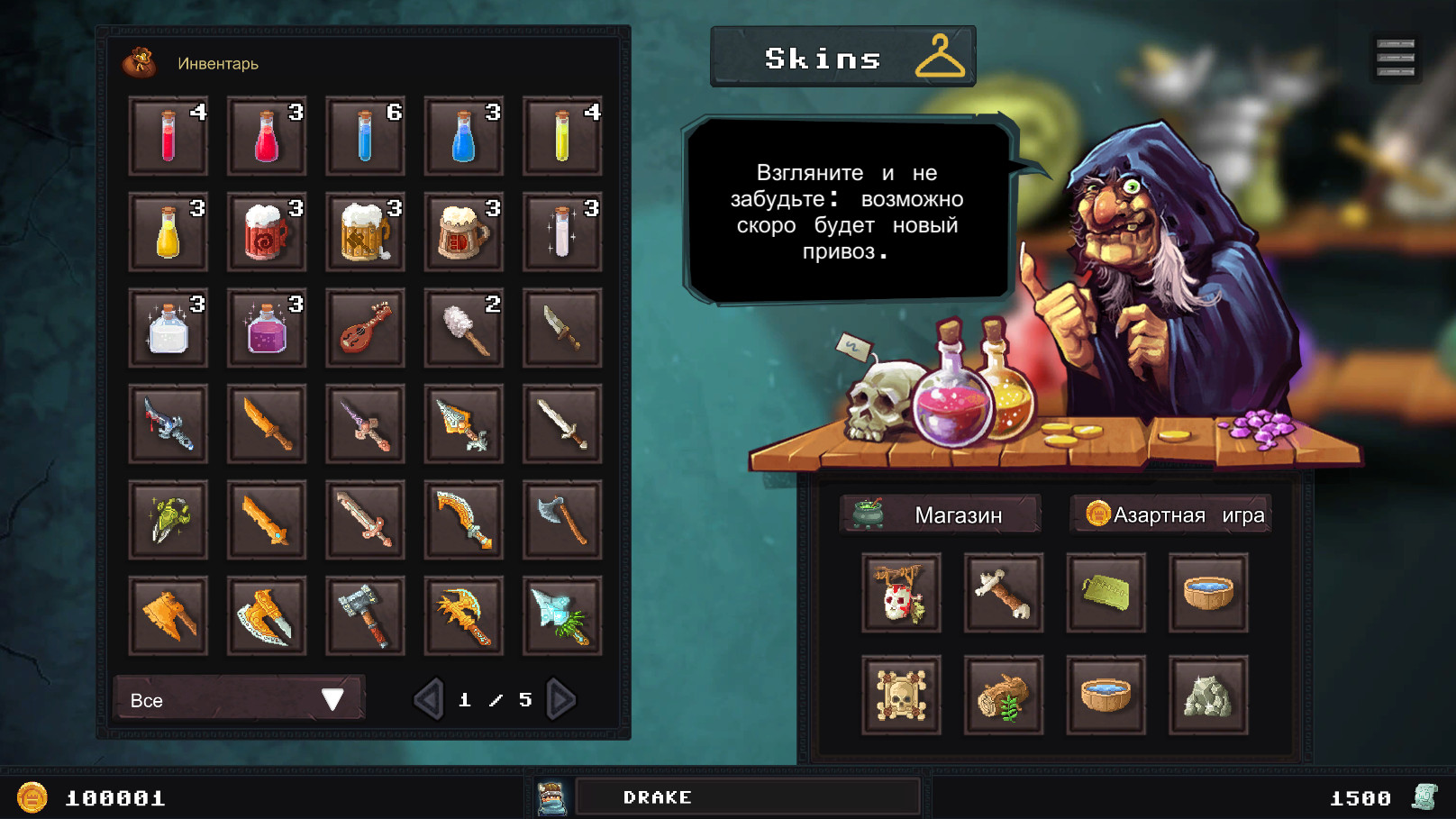Viewport: 1456px width, 819px height.
Task: Open the Все inventory filter dropdown
Action: (239, 699)
